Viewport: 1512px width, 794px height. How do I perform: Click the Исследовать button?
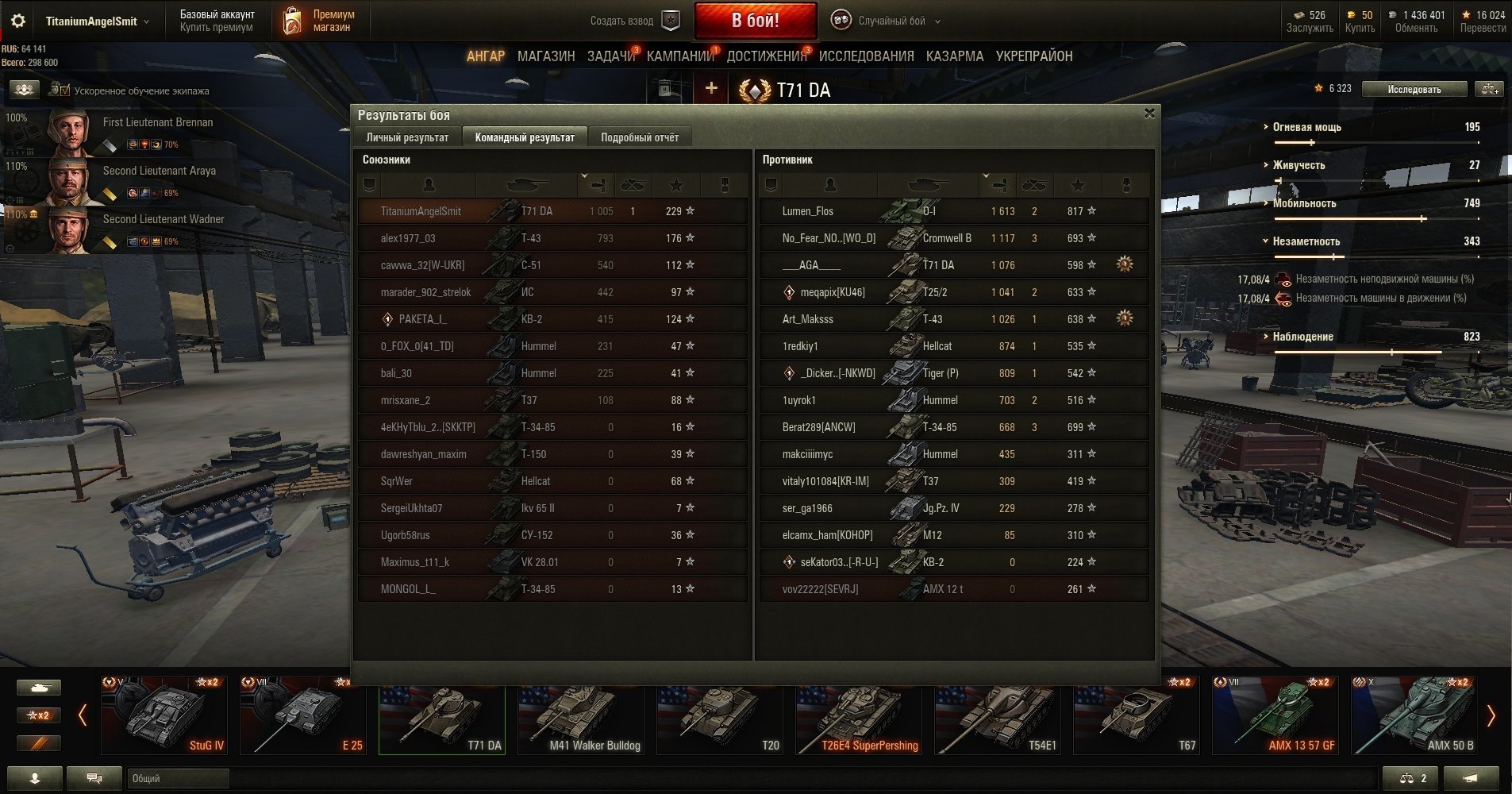1414,89
